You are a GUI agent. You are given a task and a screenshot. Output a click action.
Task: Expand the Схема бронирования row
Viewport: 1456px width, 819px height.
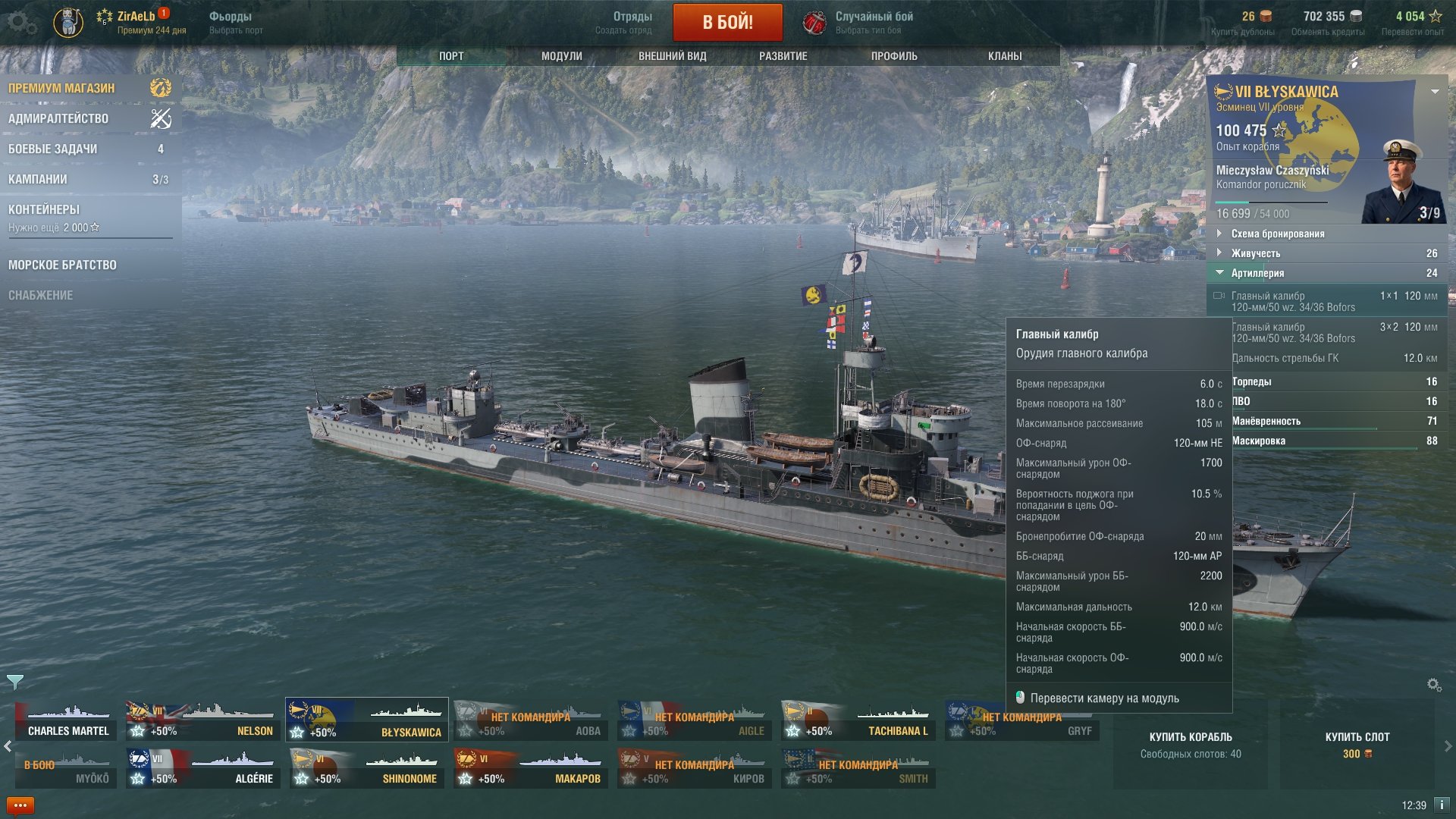1278,234
